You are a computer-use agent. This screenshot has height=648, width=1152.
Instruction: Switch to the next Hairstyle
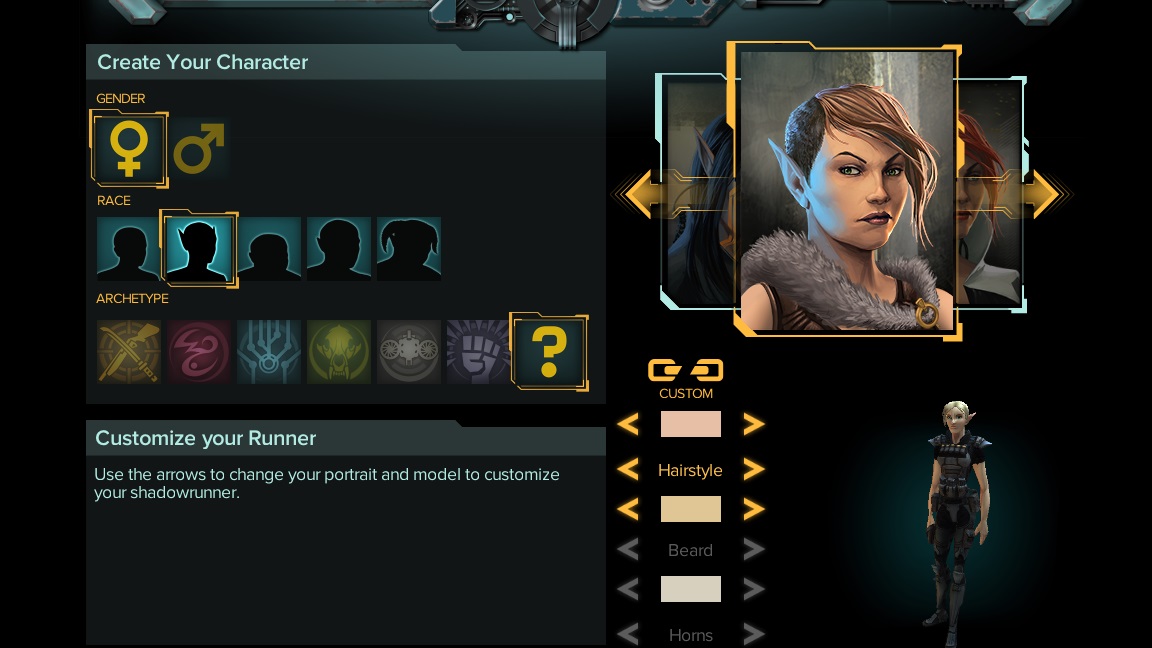(x=753, y=469)
